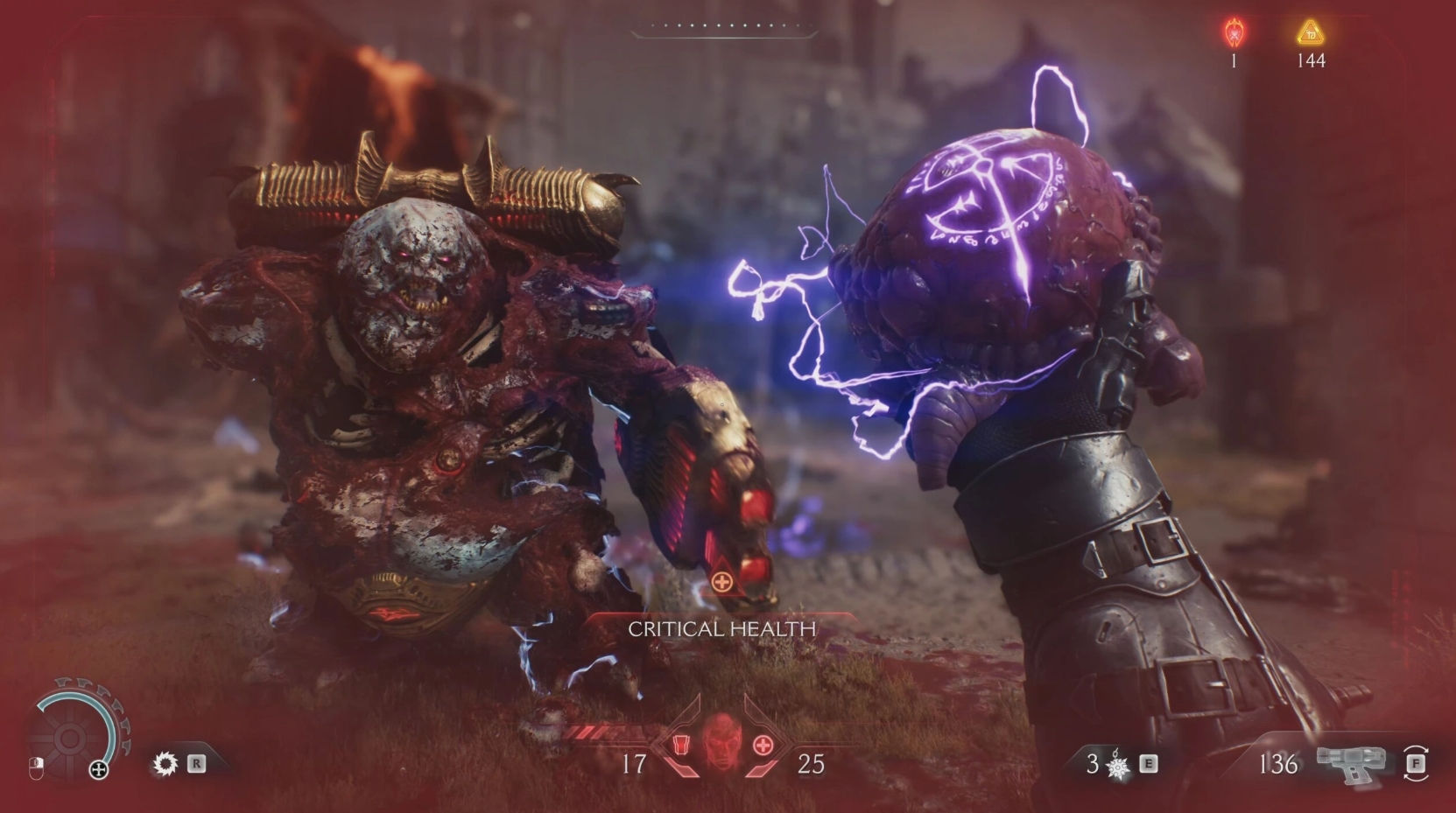
Task: Click the grenade count number 3
Action: pyautogui.click(x=1091, y=764)
